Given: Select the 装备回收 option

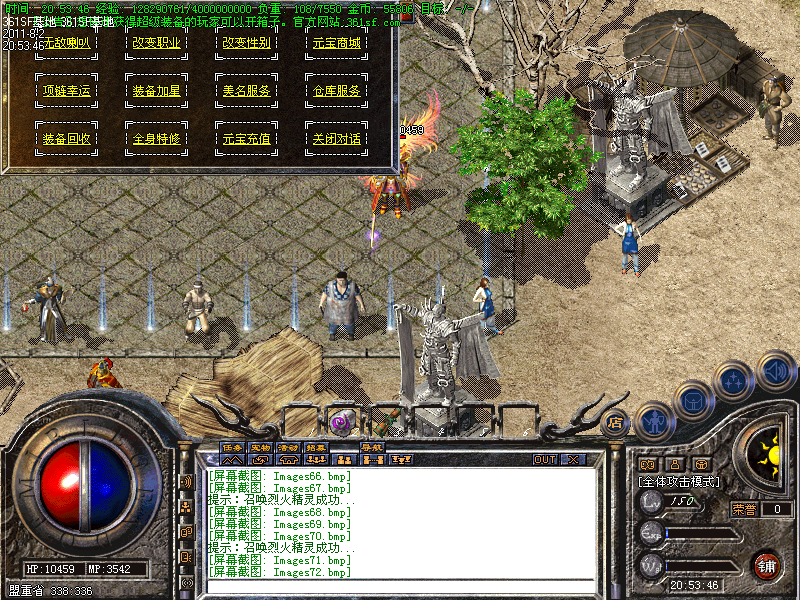Looking at the screenshot, I should [x=66, y=139].
